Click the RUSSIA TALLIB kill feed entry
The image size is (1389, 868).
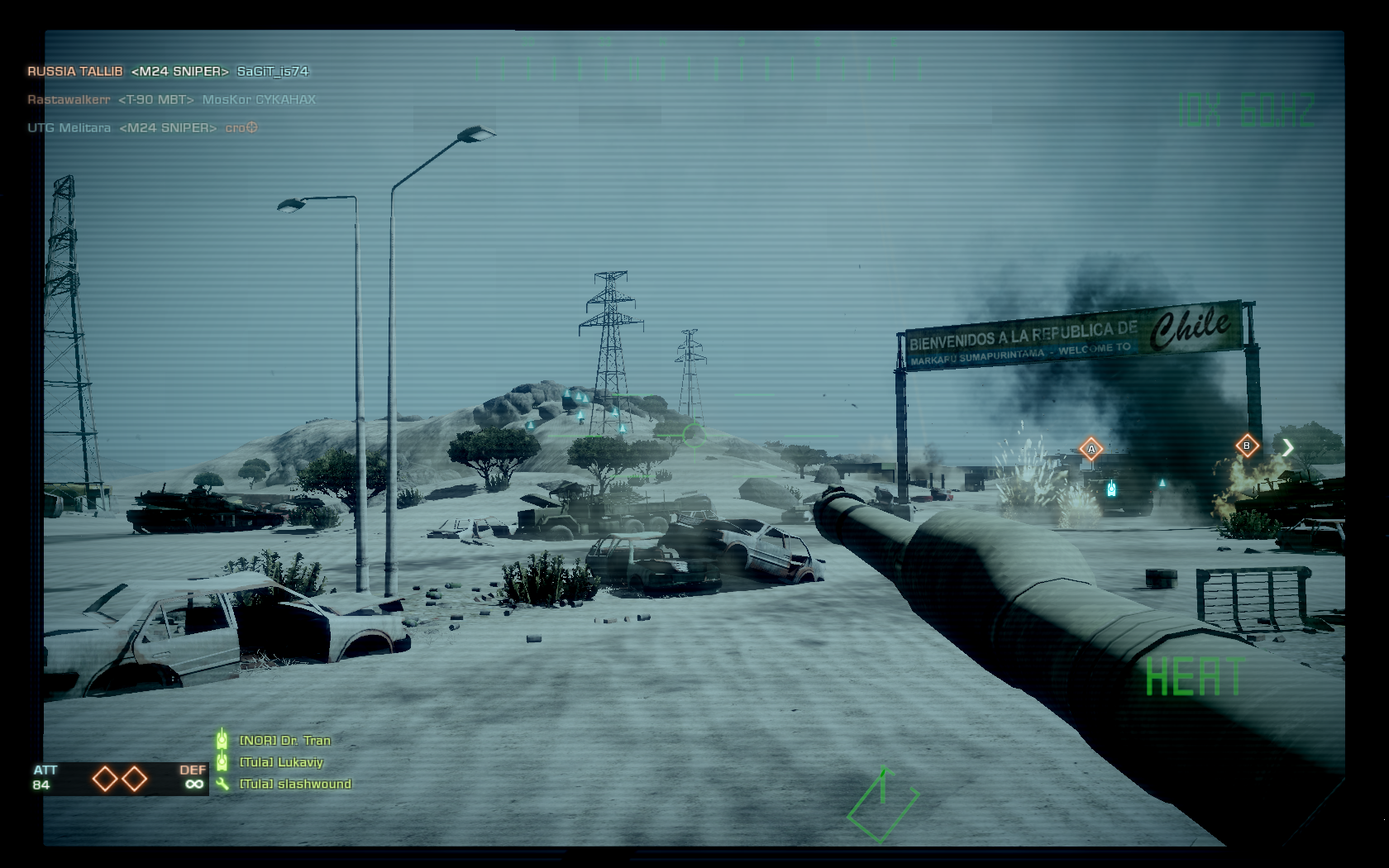(x=168, y=72)
